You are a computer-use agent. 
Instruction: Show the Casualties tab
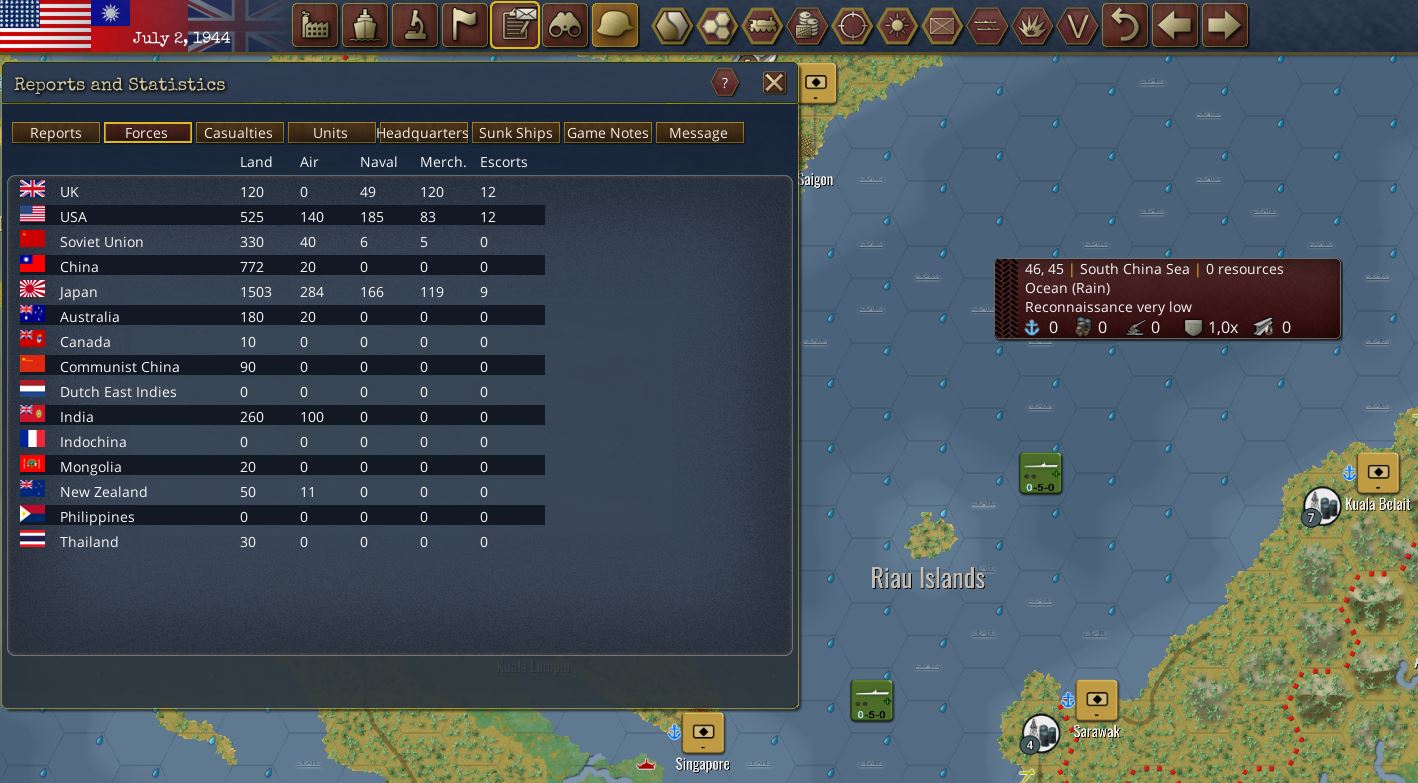[238, 133]
